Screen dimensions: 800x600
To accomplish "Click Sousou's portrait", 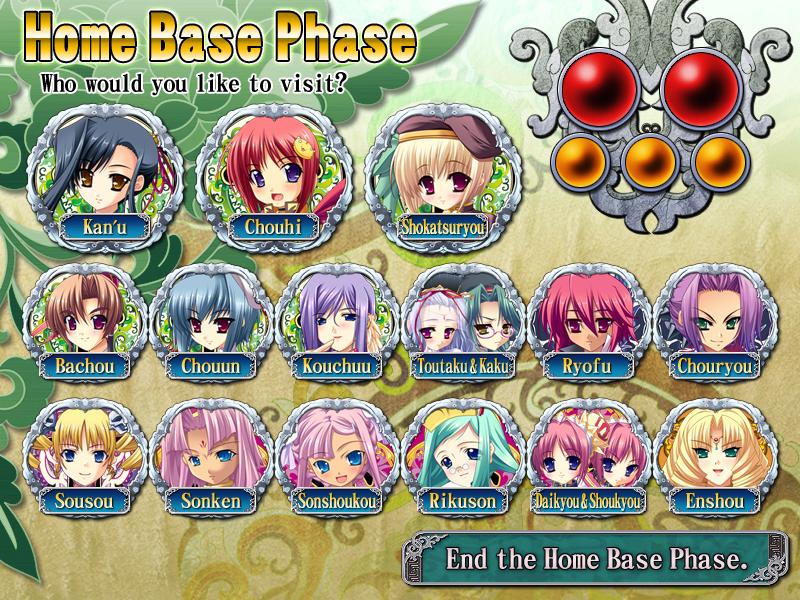I will 84,455.
